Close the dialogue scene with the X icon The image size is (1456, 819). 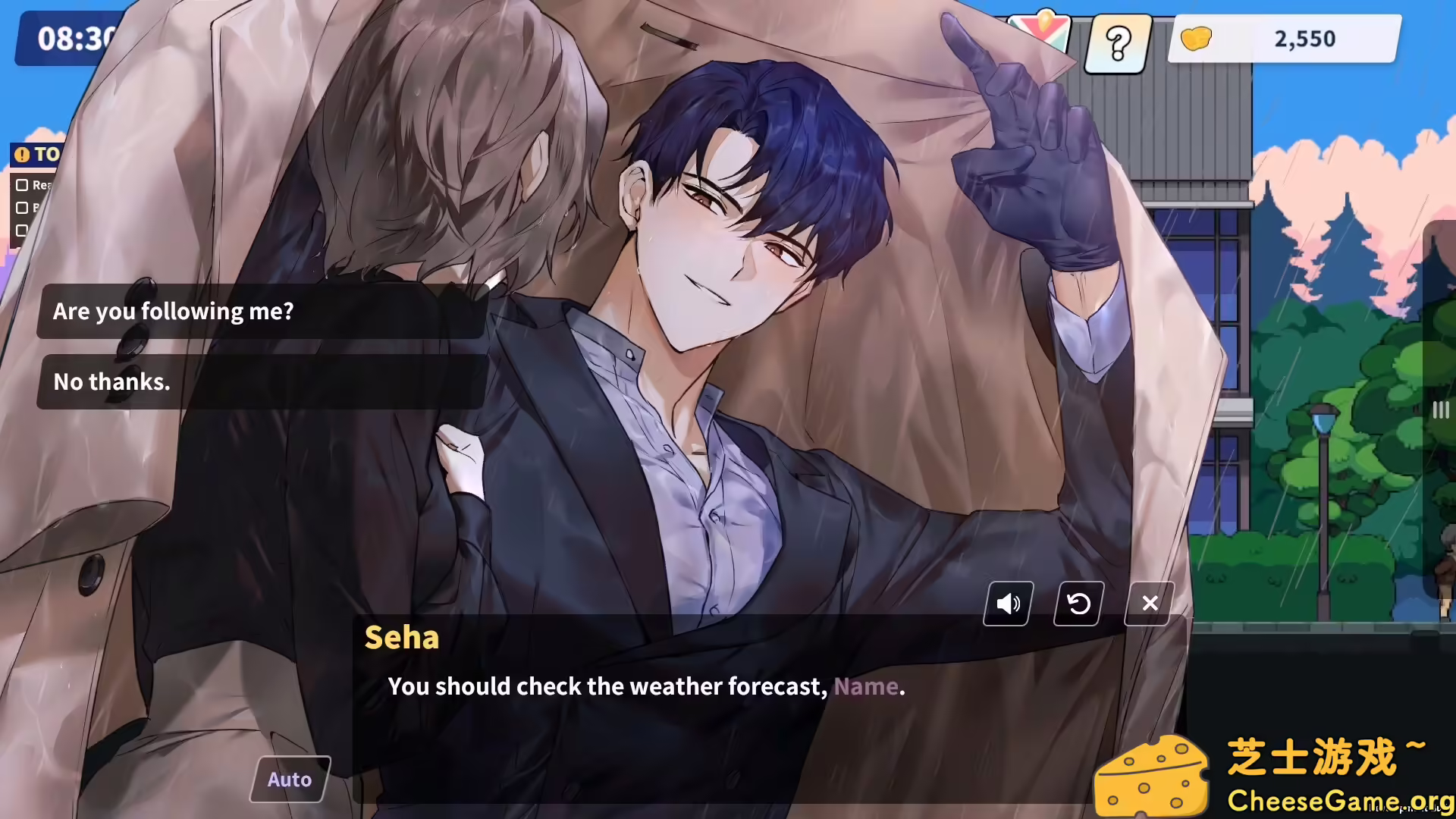point(1149,603)
